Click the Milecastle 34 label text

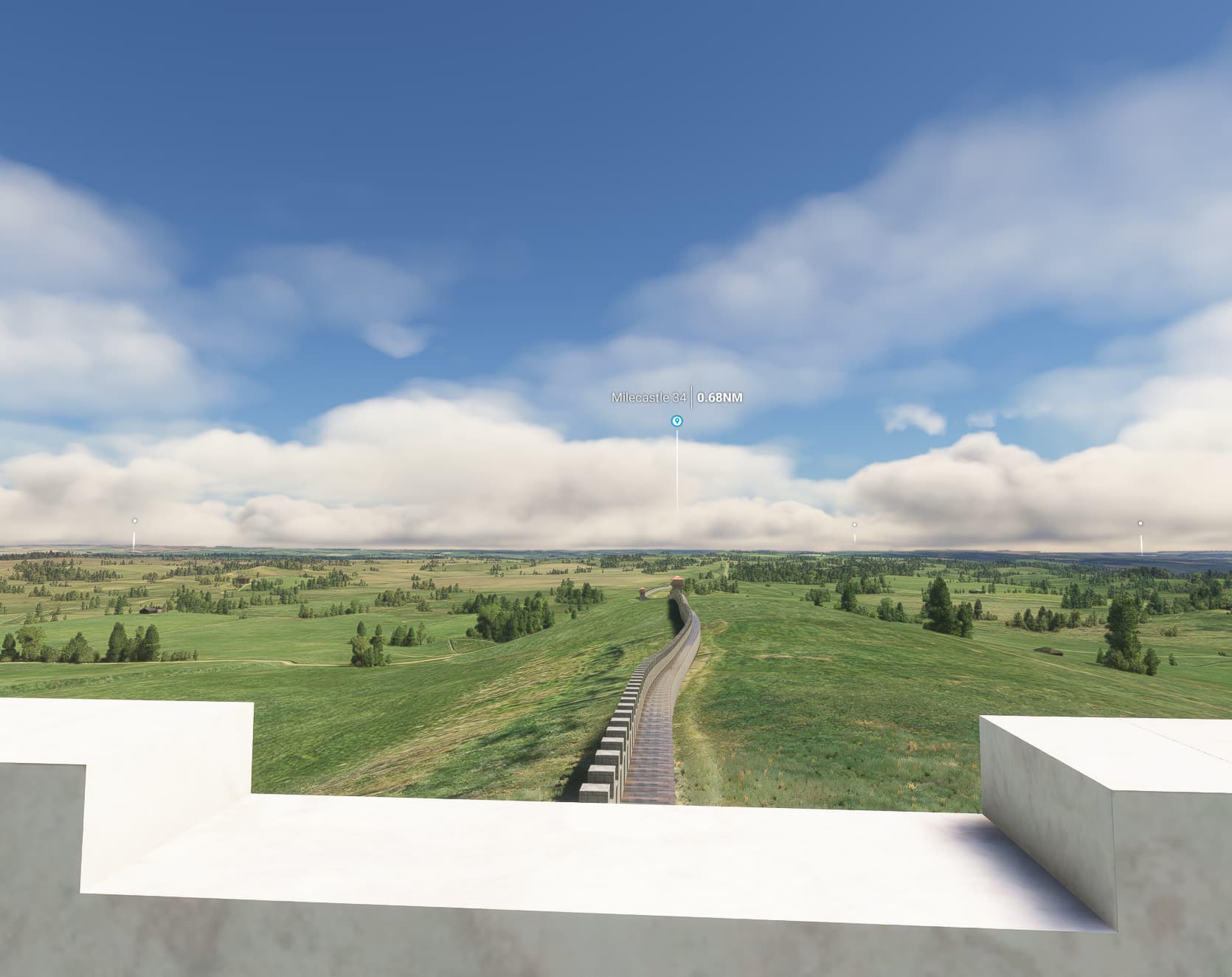648,397
